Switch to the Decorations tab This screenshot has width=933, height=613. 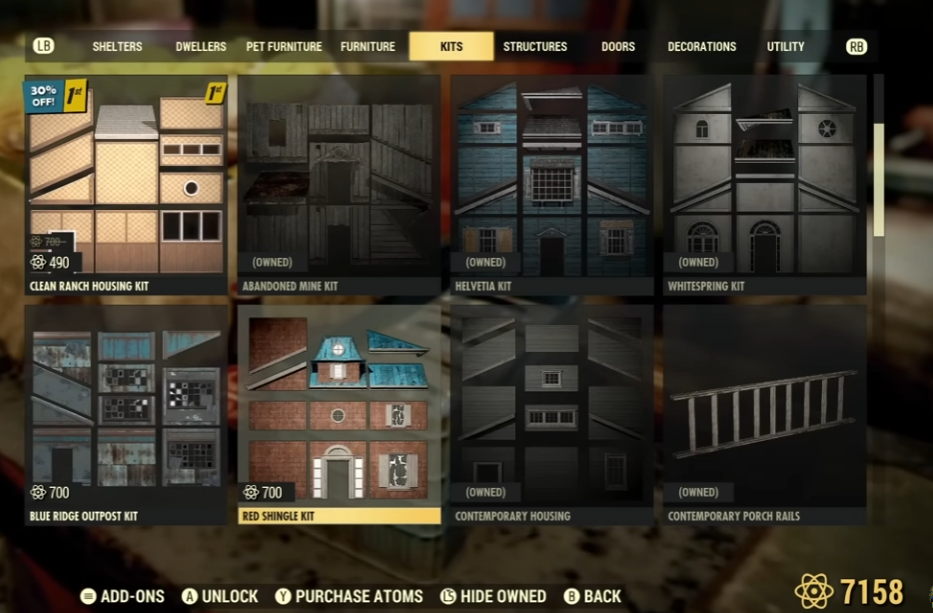pos(701,46)
